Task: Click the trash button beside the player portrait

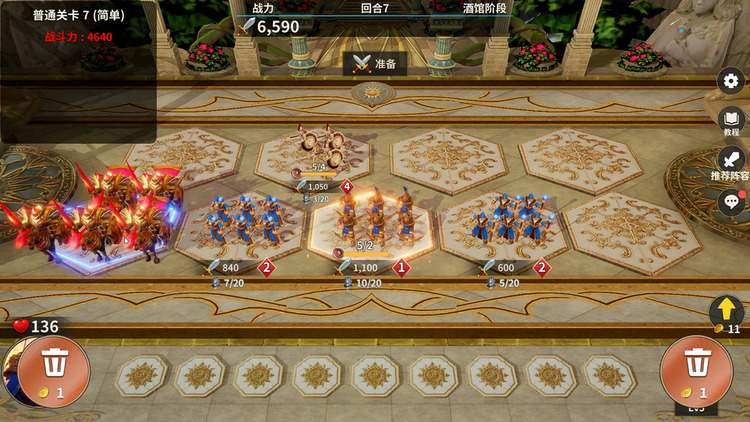Action: [x=53, y=370]
